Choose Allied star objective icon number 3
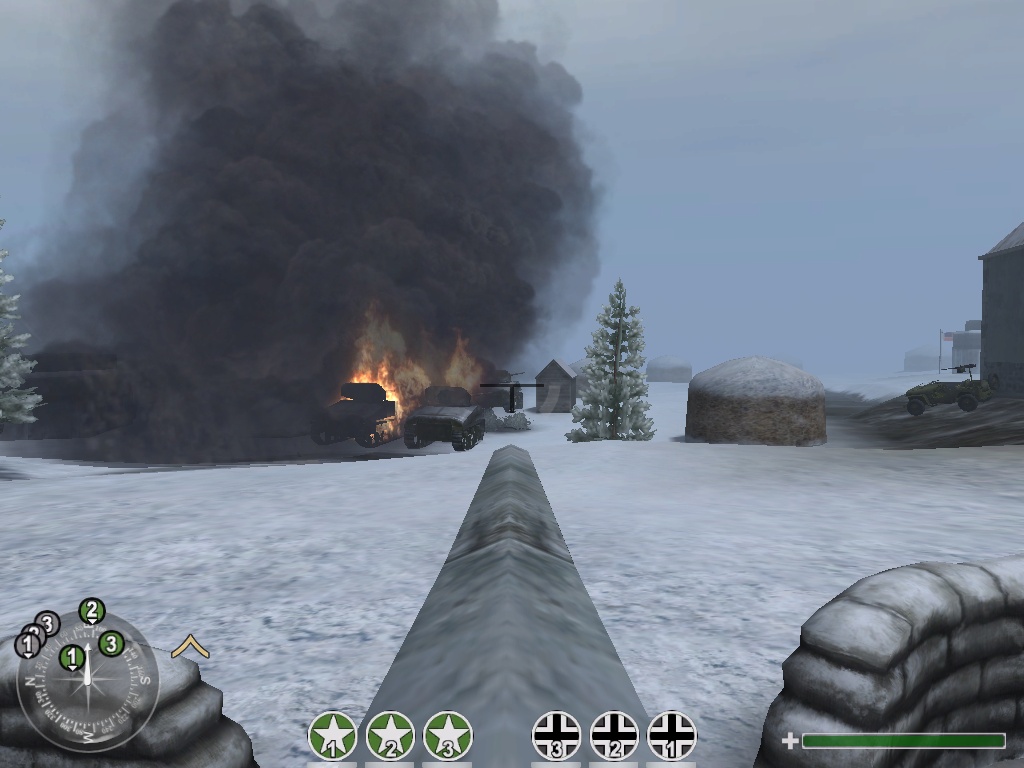This screenshot has height=768, width=1024. coord(448,736)
